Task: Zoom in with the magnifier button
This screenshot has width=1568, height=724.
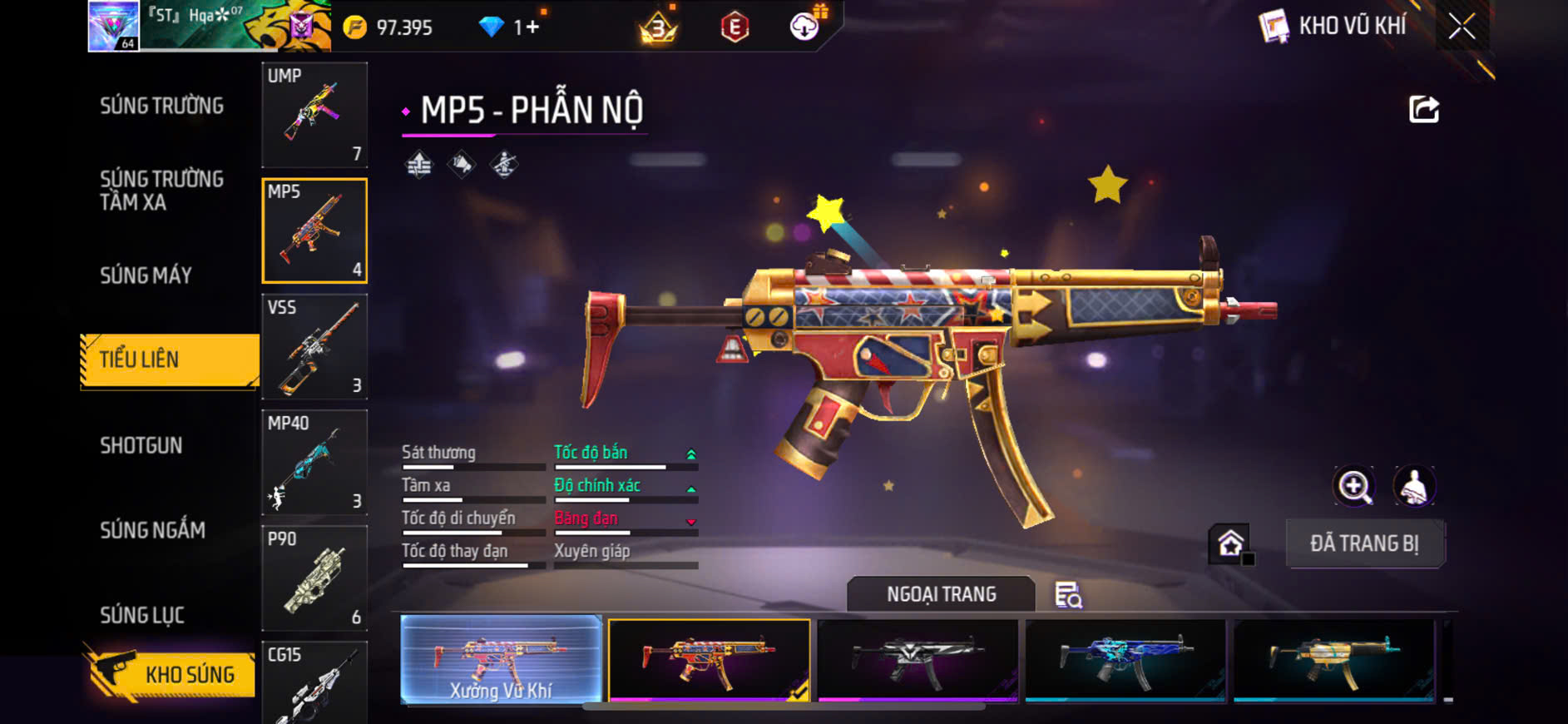Action: pos(1354,487)
